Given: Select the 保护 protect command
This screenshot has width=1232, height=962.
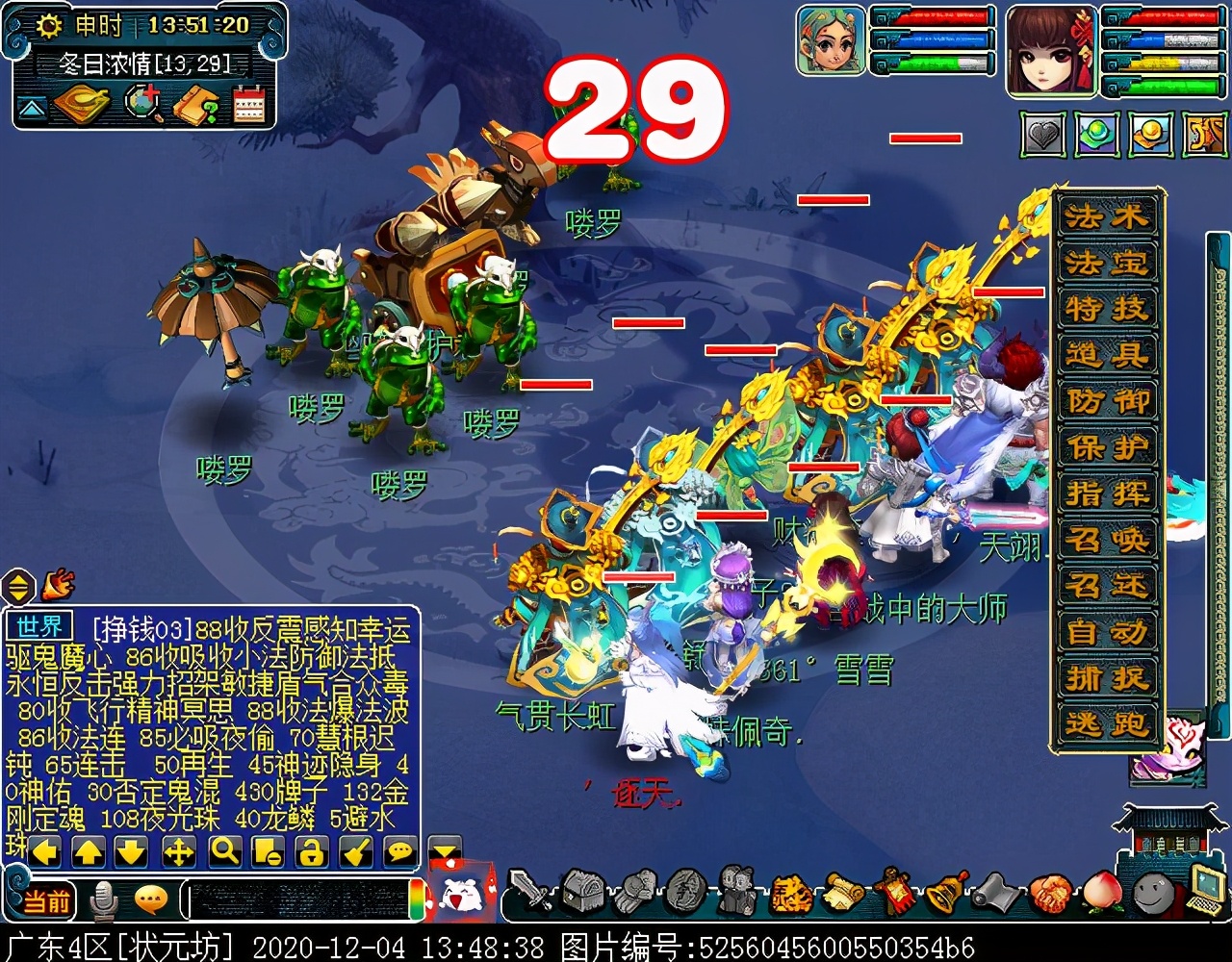Looking at the screenshot, I should [x=1107, y=447].
